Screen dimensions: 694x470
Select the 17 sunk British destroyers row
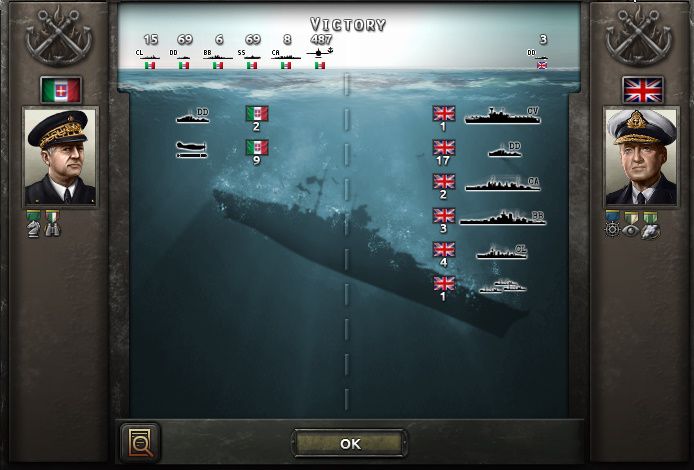coord(490,152)
